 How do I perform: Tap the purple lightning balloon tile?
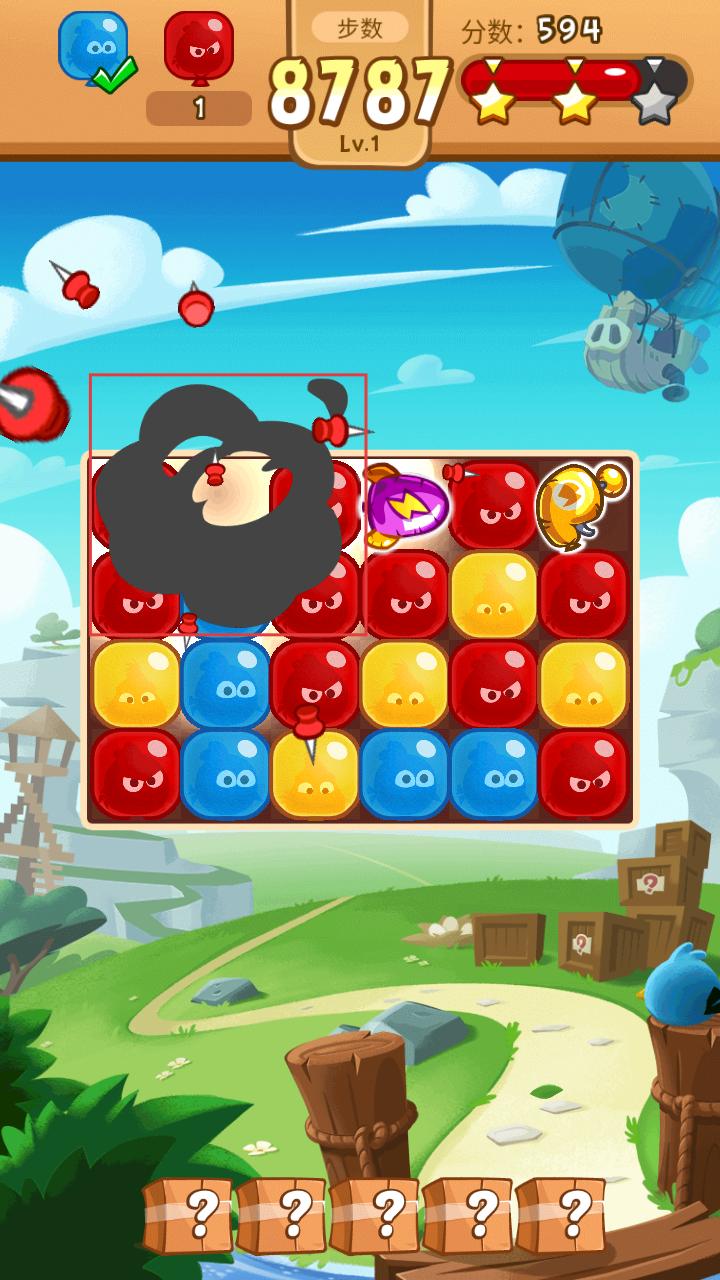tap(405, 507)
